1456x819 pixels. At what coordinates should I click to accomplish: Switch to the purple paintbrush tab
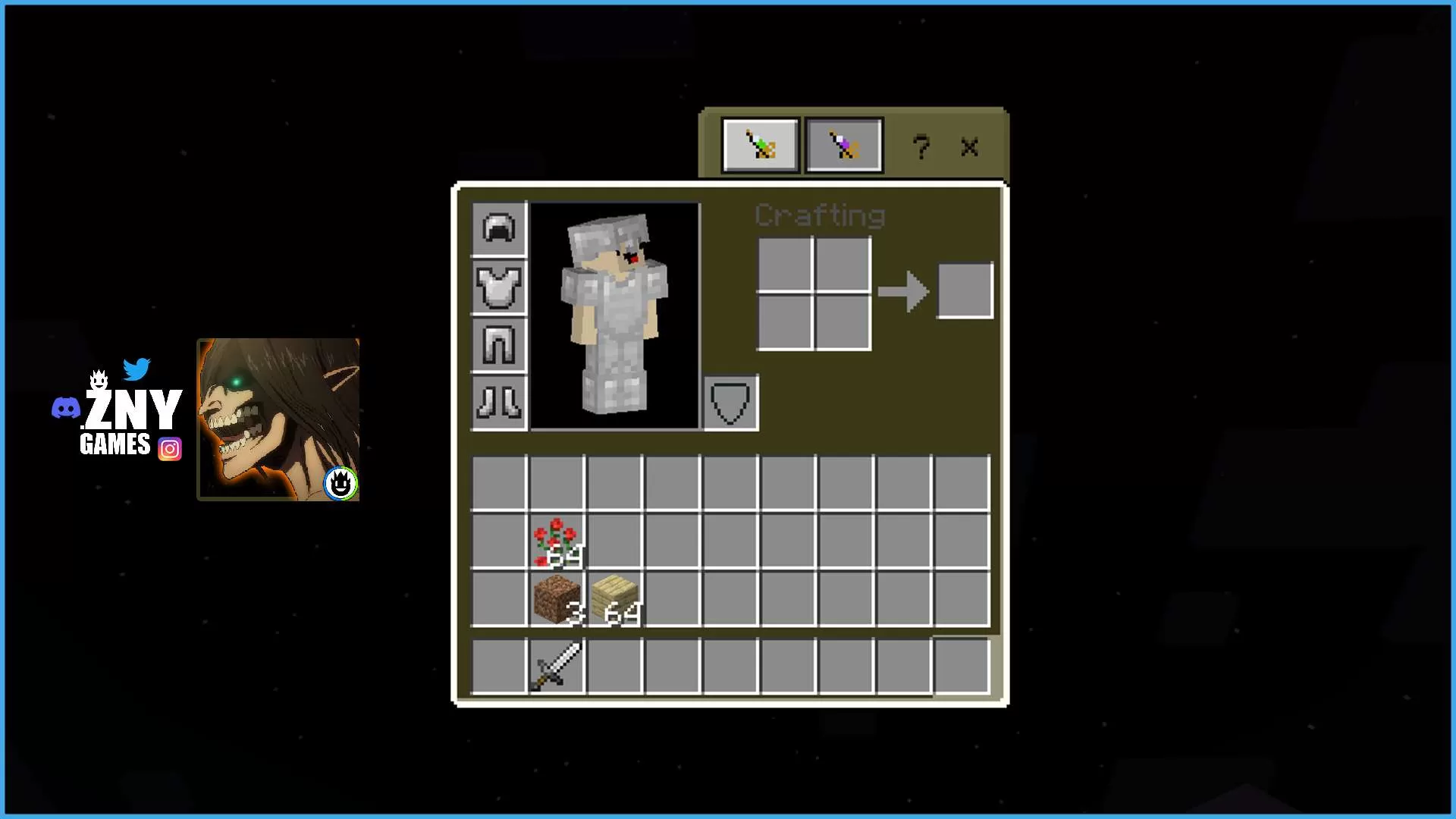pos(843,145)
